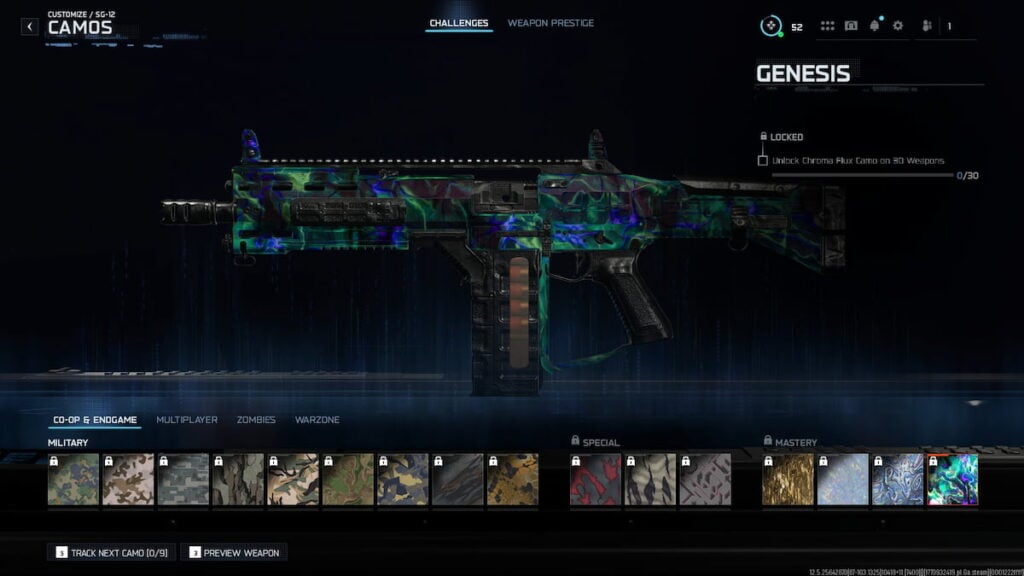This screenshot has width=1024, height=576.
Task: Switch to the Weapon Prestige tab
Action: [550, 23]
